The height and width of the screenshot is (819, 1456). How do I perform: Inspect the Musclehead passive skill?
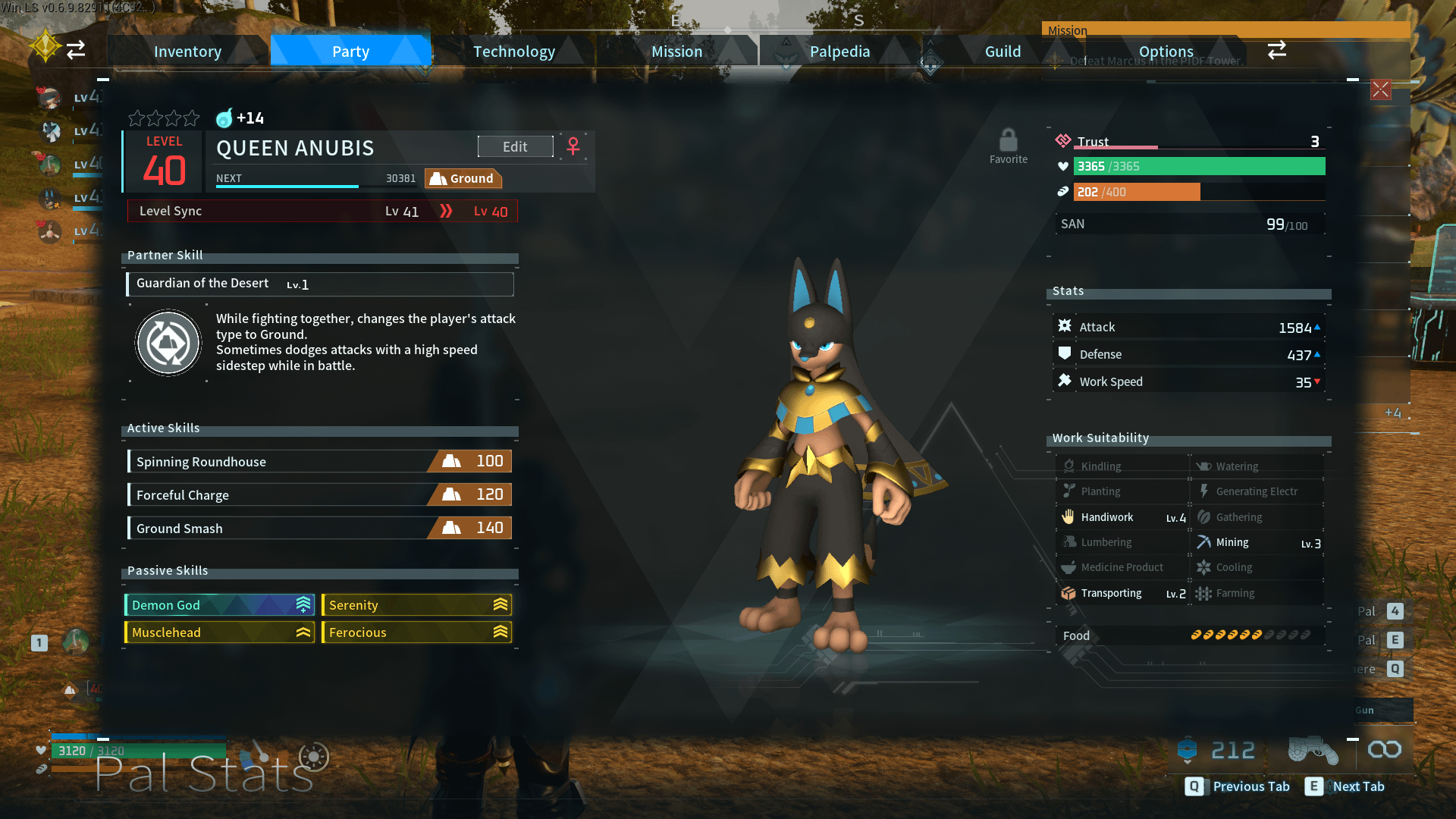(x=219, y=632)
